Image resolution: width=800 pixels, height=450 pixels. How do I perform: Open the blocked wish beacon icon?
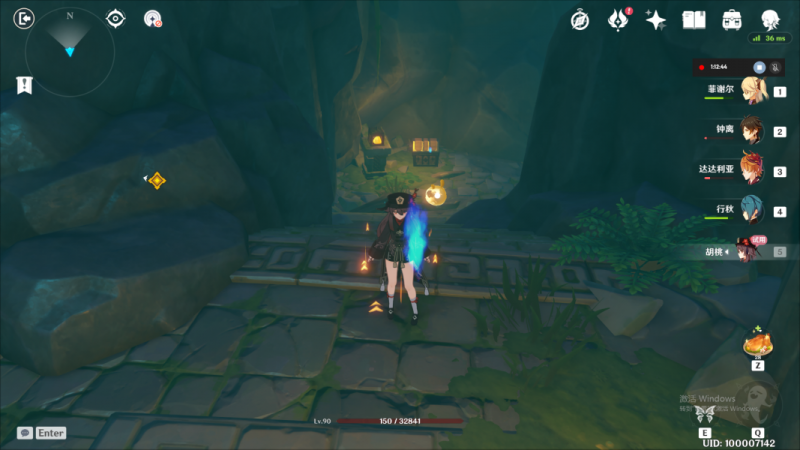[153, 18]
